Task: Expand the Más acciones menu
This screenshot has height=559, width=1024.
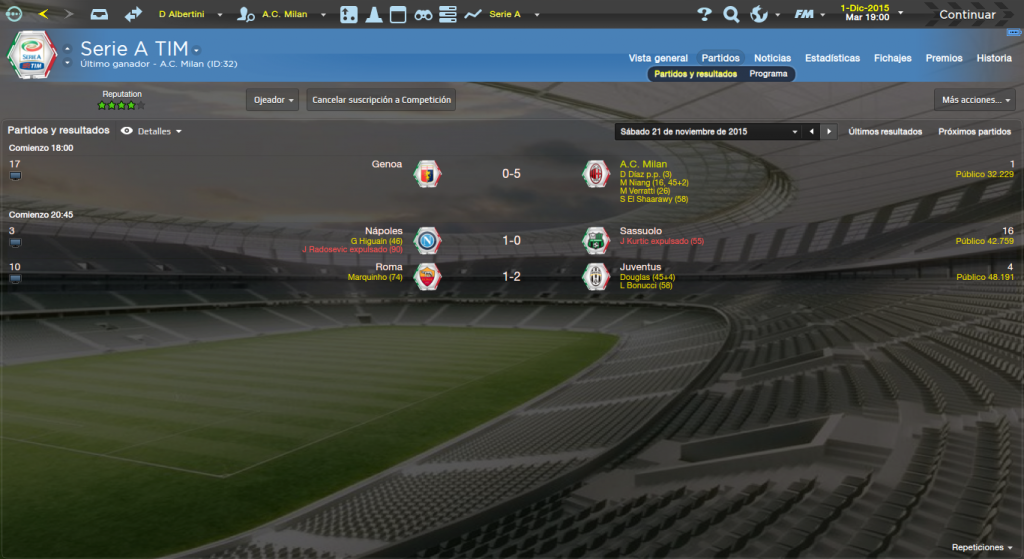Action: (975, 100)
